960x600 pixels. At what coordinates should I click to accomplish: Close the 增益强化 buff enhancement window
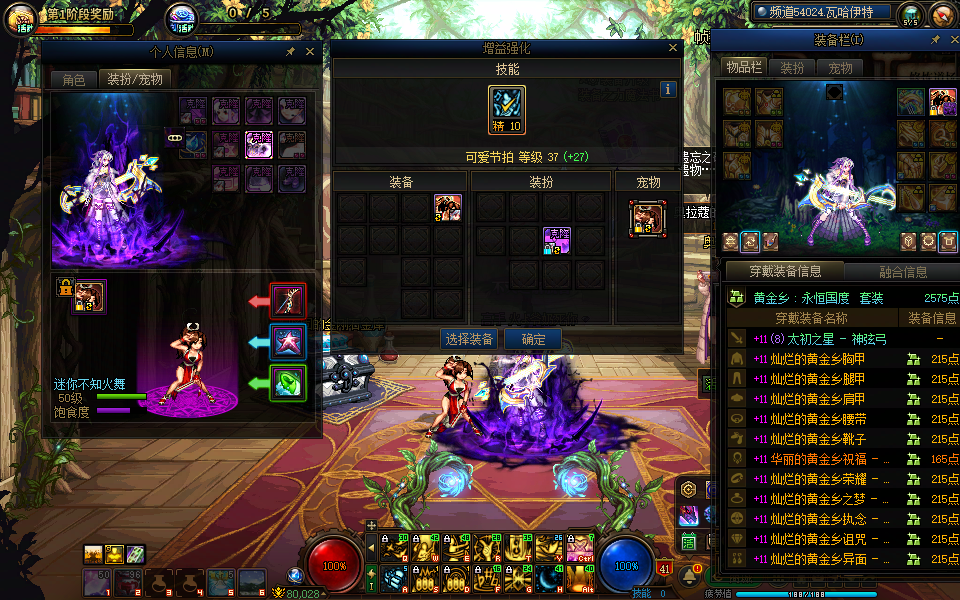coord(673,48)
